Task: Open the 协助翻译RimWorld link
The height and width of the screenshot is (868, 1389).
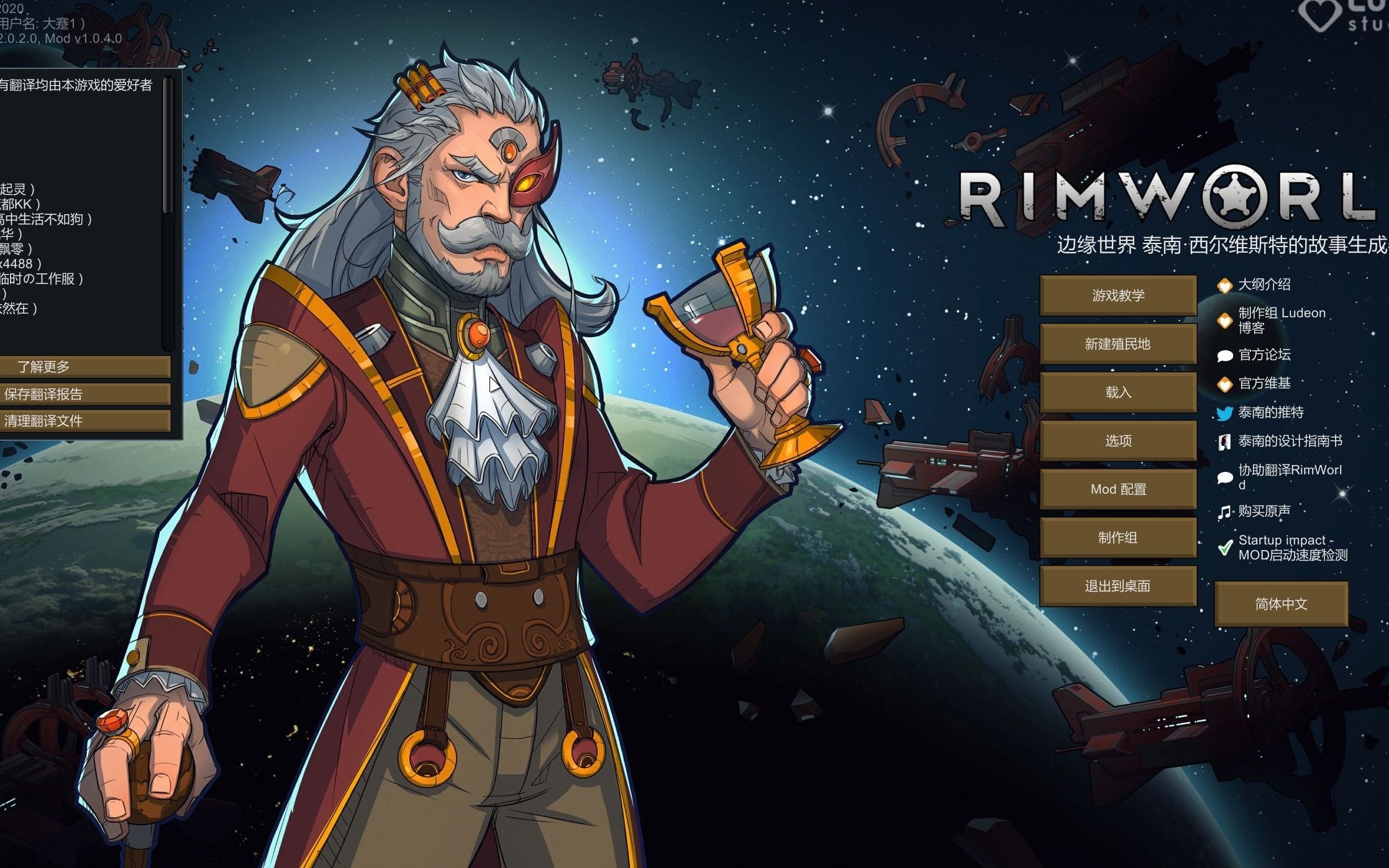Action: 1289,476
